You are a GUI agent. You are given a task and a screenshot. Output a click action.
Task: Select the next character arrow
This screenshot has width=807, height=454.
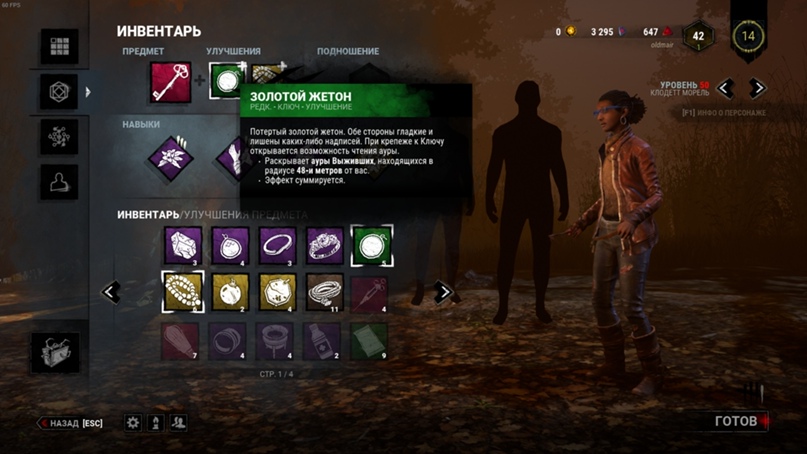point(757,89)
